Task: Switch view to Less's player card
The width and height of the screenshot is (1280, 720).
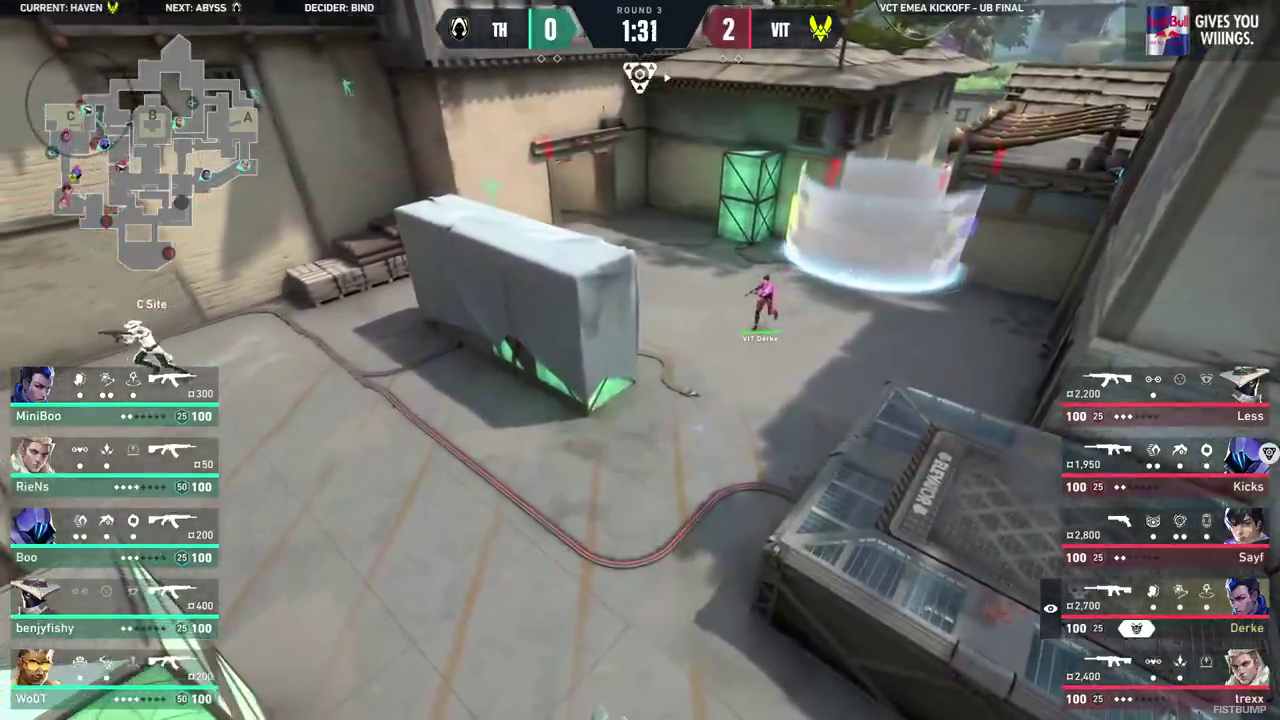Action: 1166,397
